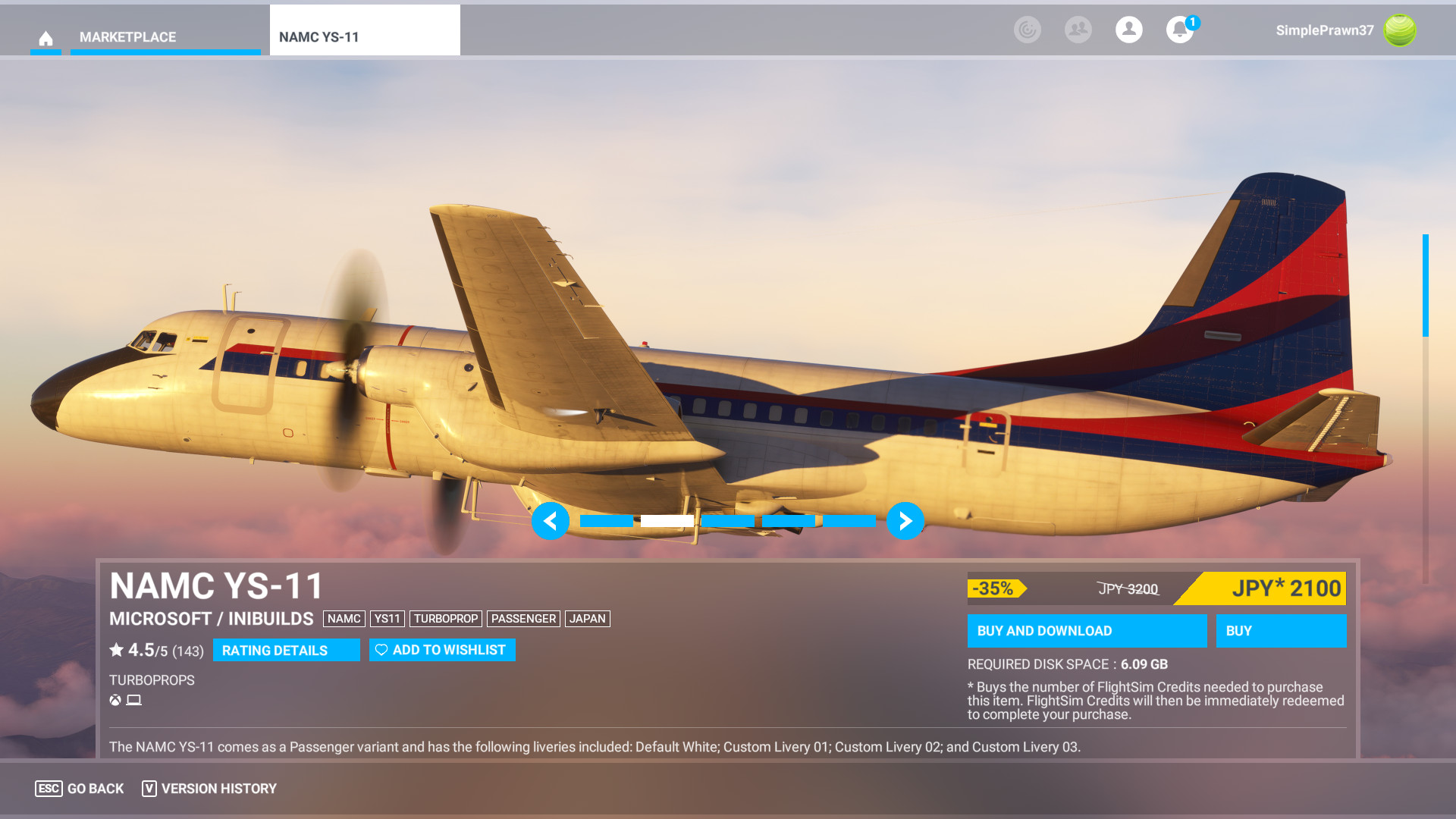Show the next screenshot
Screen dimensions: 1456x819
[905, 521]
